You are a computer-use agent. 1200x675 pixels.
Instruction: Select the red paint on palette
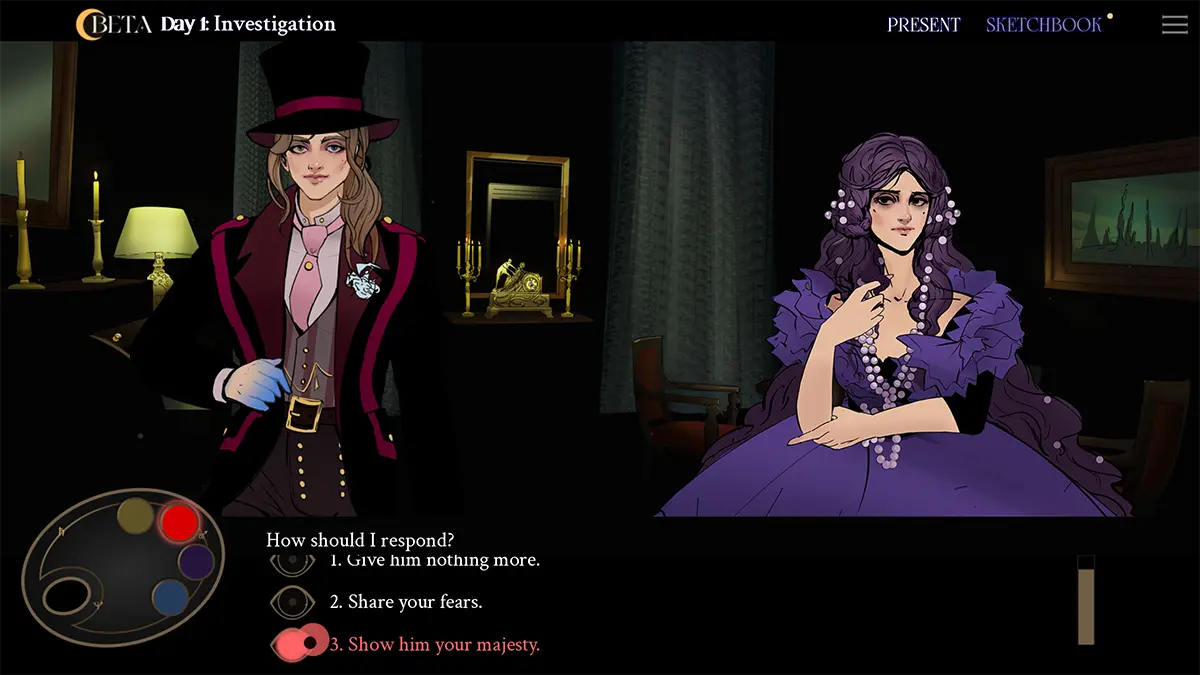coord(179,522)
